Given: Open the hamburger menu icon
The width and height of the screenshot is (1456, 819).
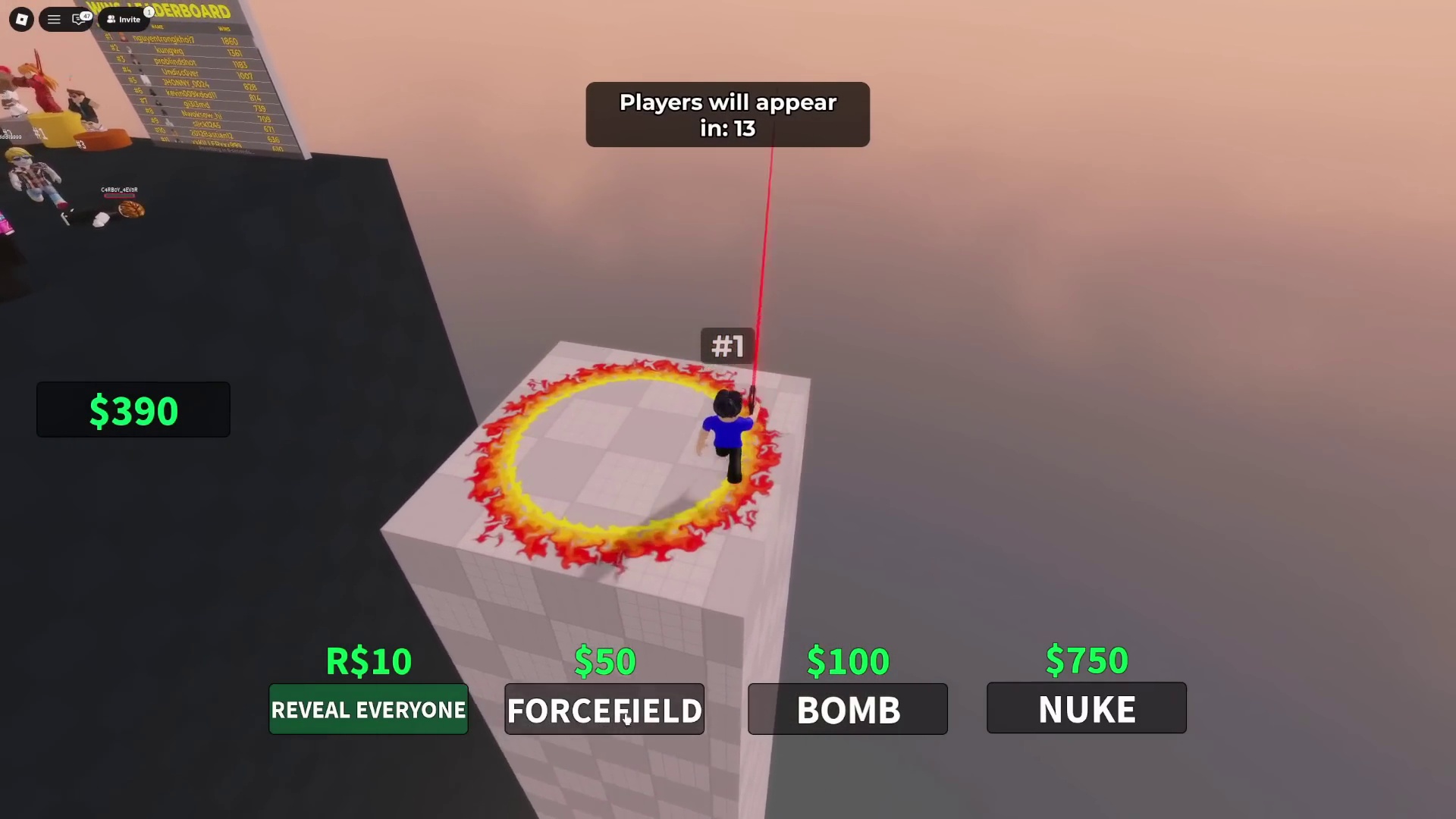Looking at the screenshot, I should (54, 20).
